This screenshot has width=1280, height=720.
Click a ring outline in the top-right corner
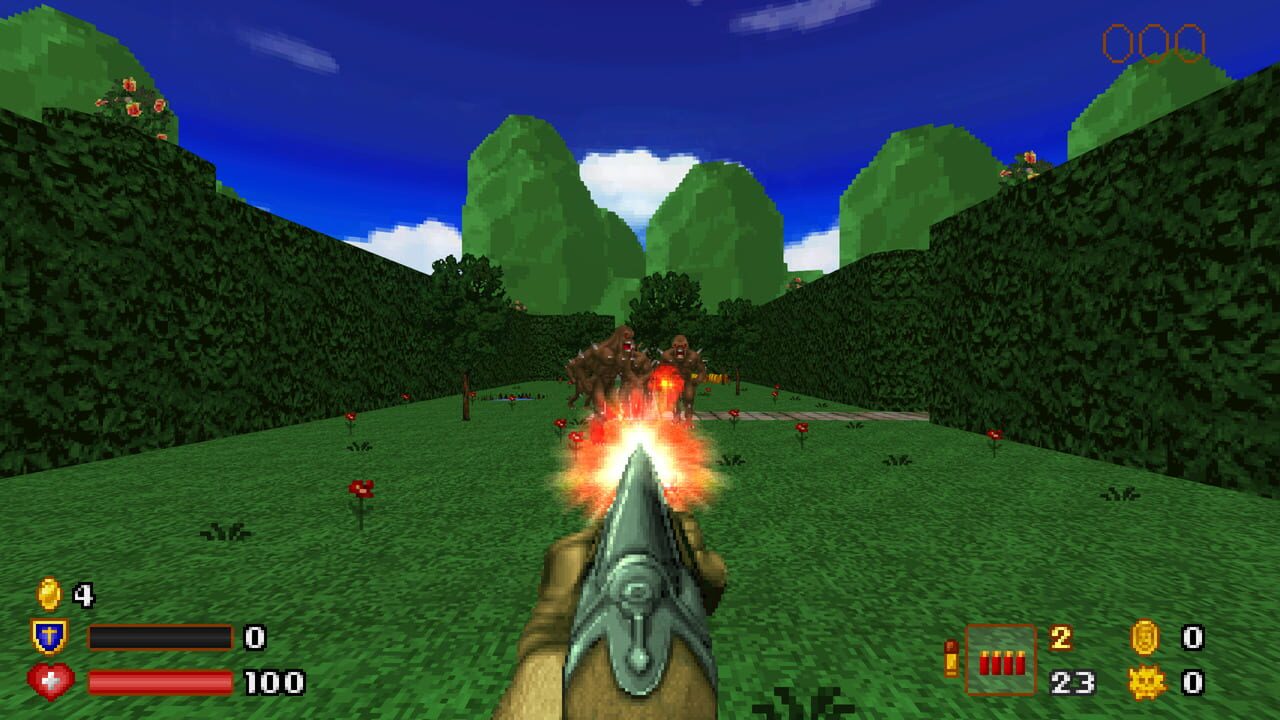tap(1117, 42)
